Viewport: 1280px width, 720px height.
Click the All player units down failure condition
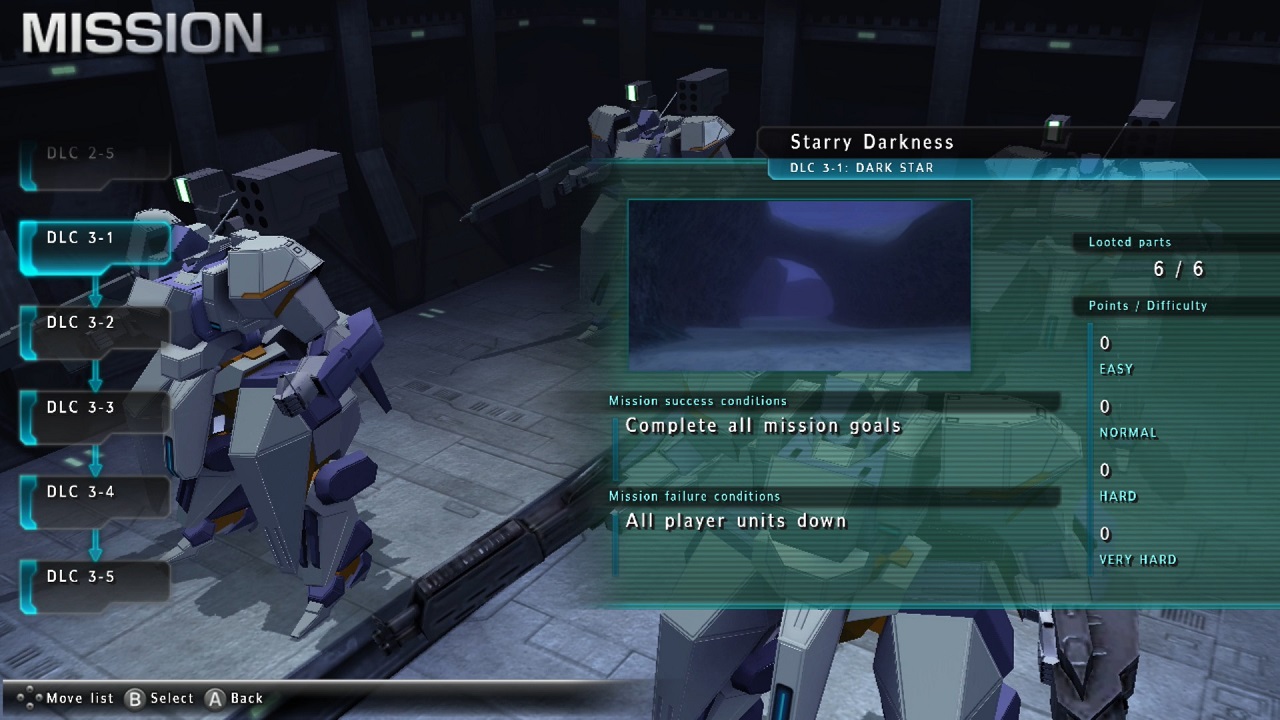[736, 521]
